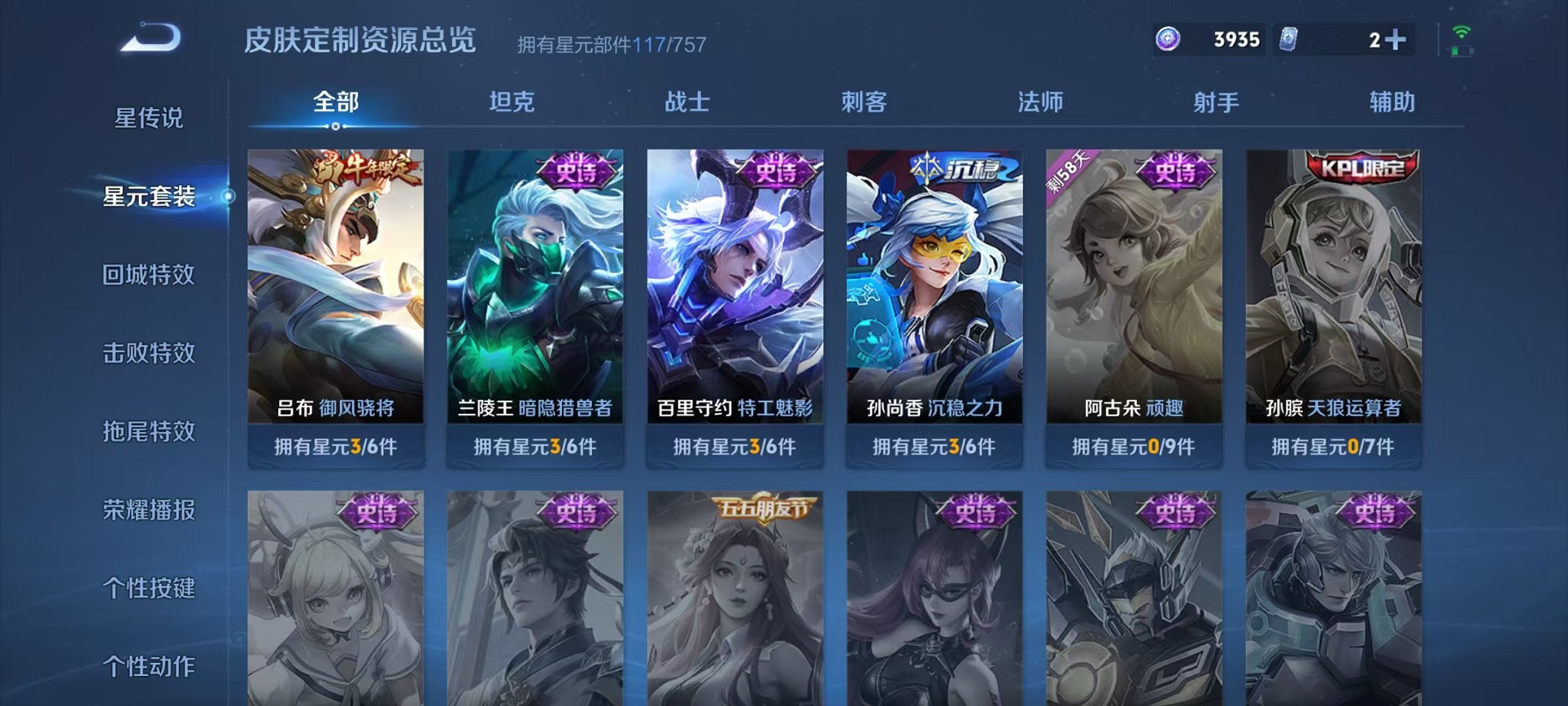Select the 全部 tab
1568x706 pixels.
point(335,102)
